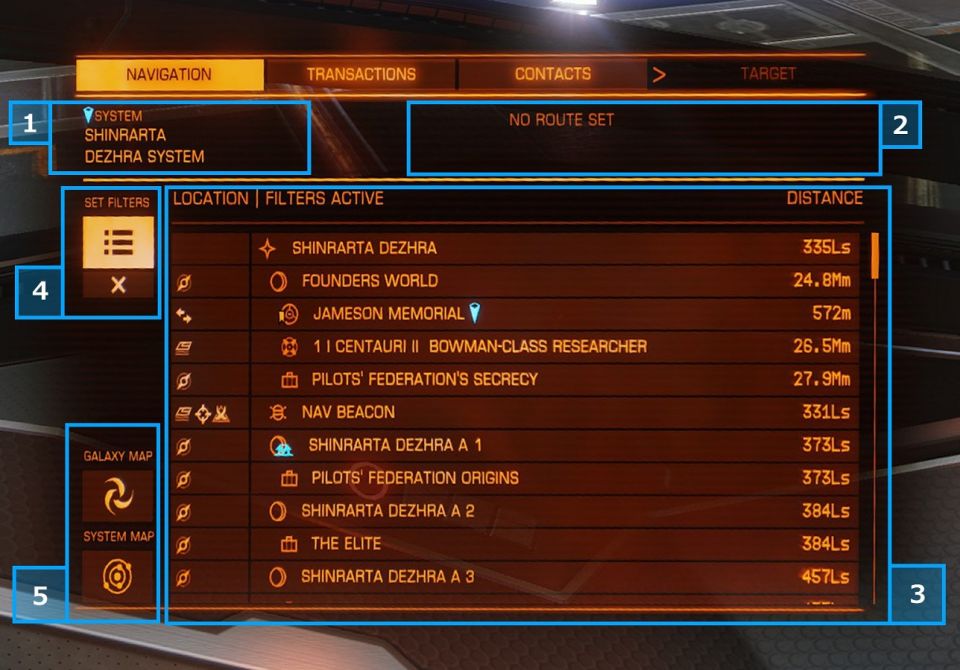The height and width of the screenshot is (670, 960).
Task: Select the Navigation tab
Action: [x=169, y=74]
